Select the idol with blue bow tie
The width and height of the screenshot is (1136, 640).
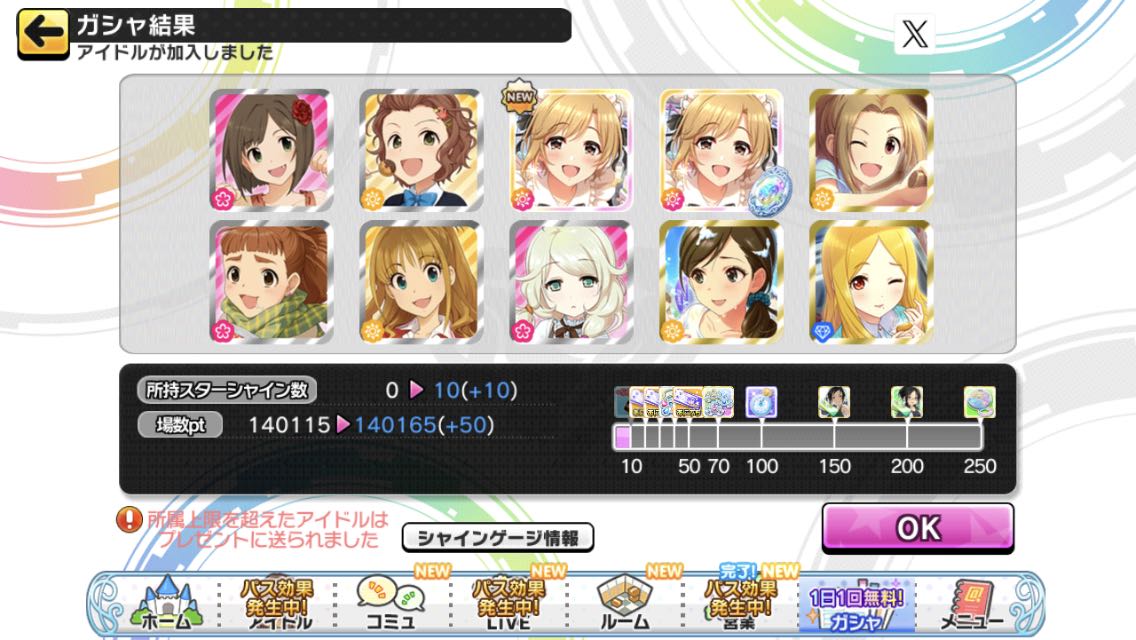tap(420, 151)
